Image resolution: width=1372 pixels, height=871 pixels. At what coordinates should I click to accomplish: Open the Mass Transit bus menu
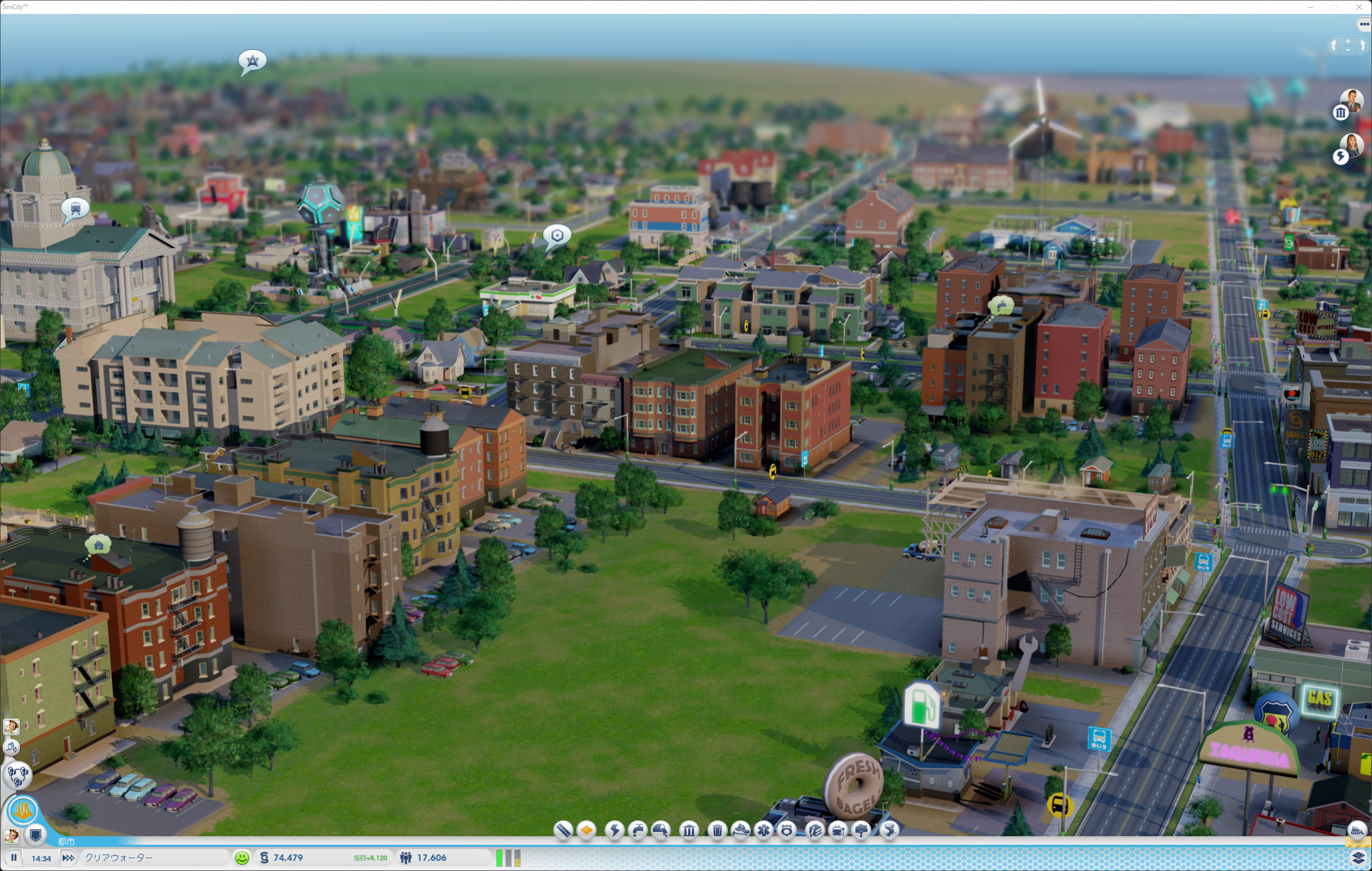pyautogui.click(x=838, y=830)
